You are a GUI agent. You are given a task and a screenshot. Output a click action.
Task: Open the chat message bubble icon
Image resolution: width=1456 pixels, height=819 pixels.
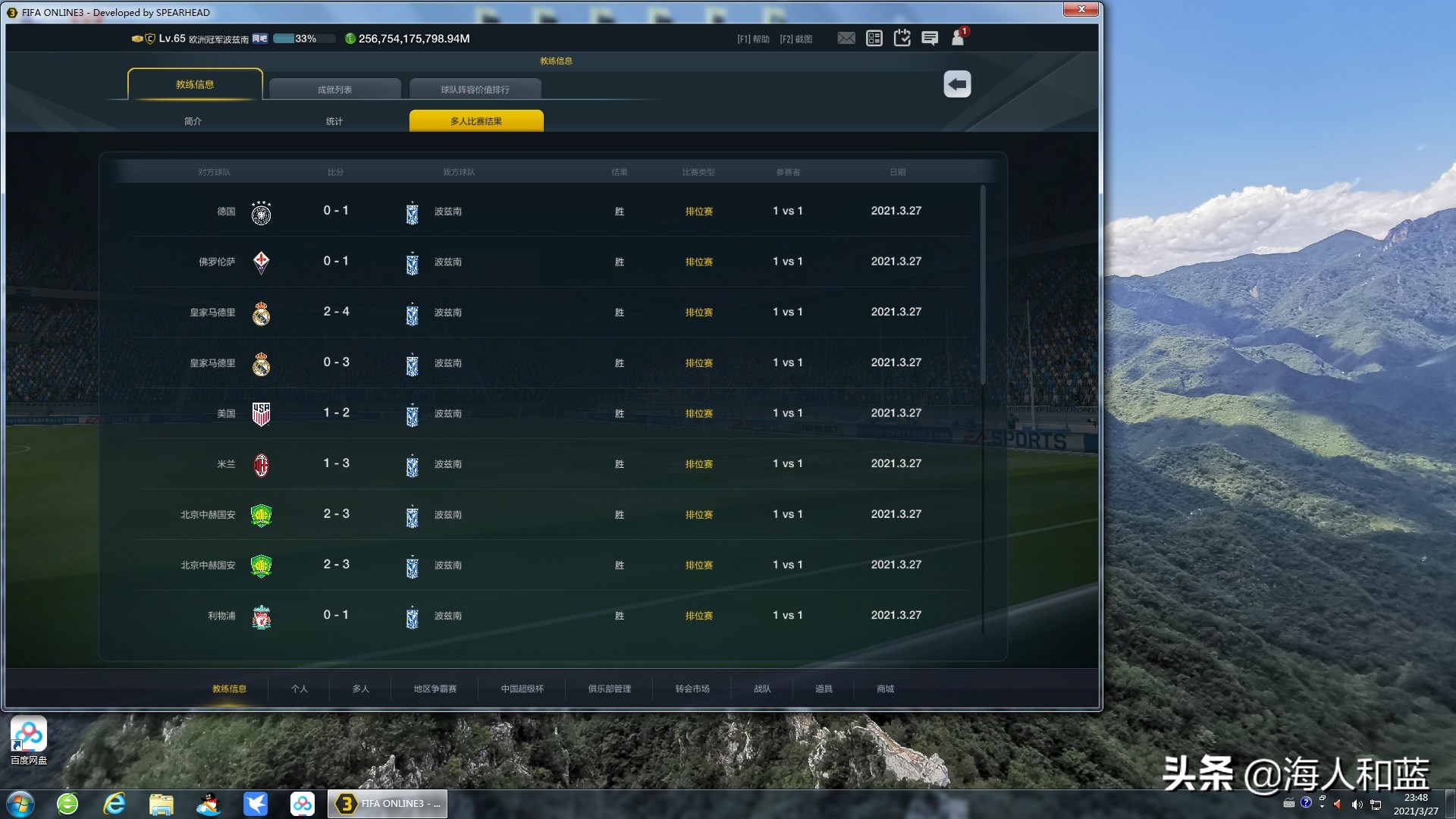tap(930, 39)
